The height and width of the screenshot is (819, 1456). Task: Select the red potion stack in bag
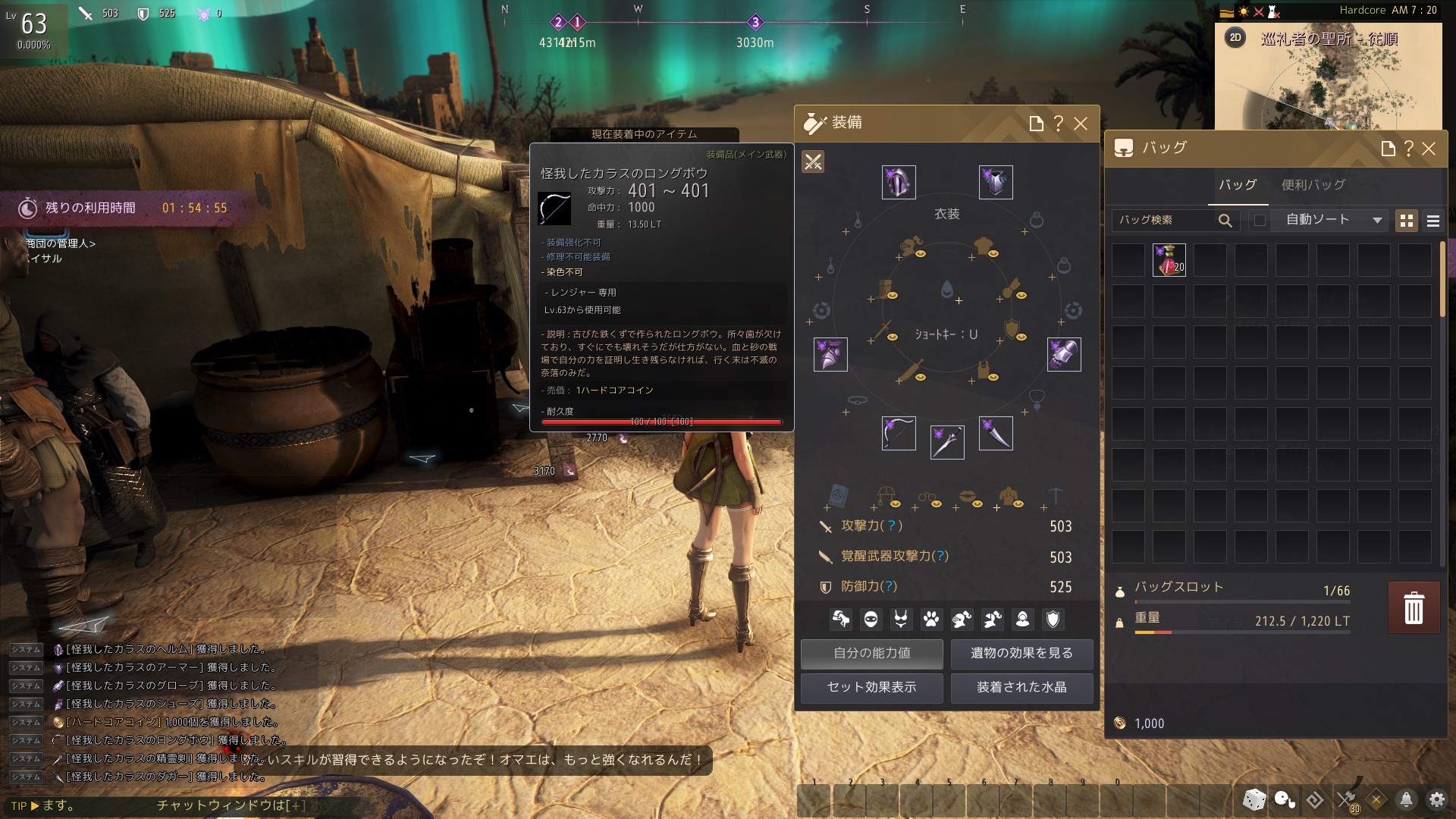(x=1169, y=260)
